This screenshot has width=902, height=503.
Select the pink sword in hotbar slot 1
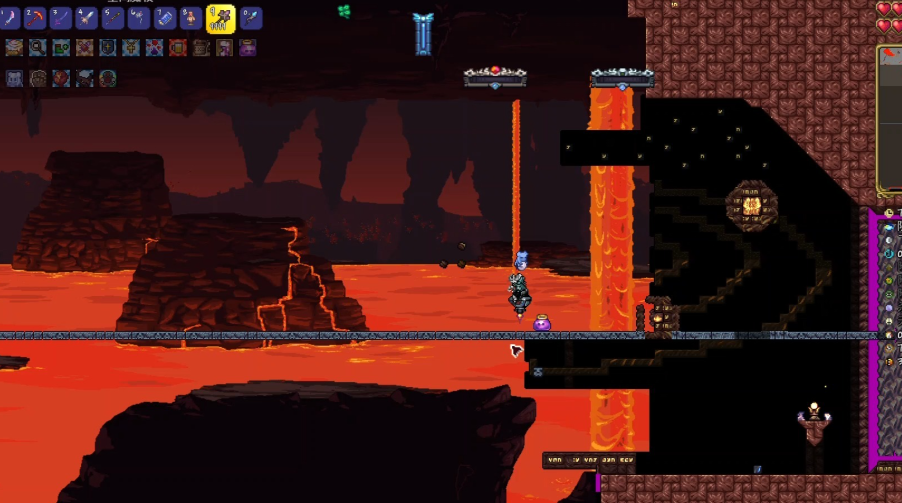coord(10,18)
